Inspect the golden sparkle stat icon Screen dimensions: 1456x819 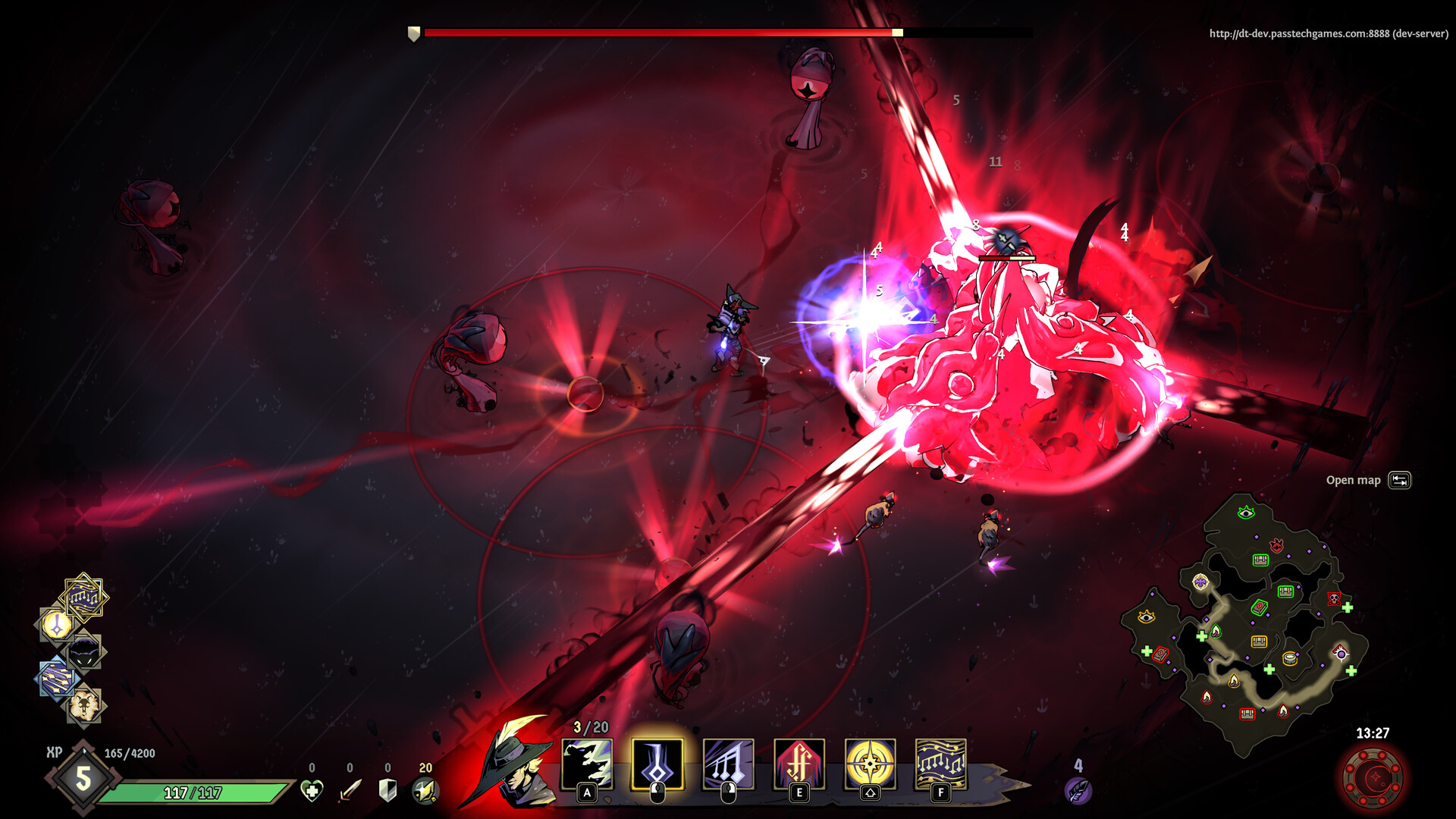425,791
